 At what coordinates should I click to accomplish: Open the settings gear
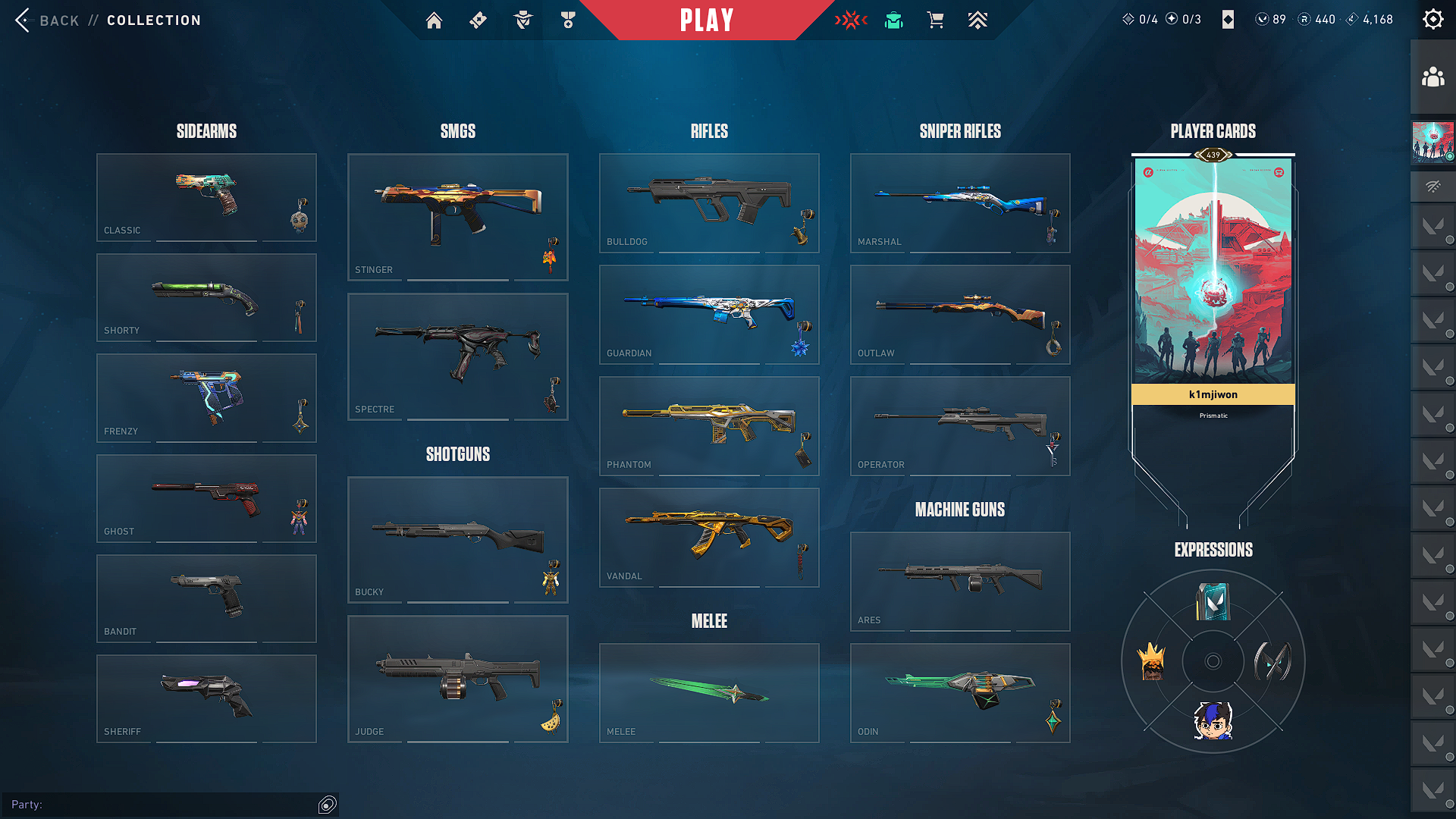pyautogui.click(x=1432, y=20)
